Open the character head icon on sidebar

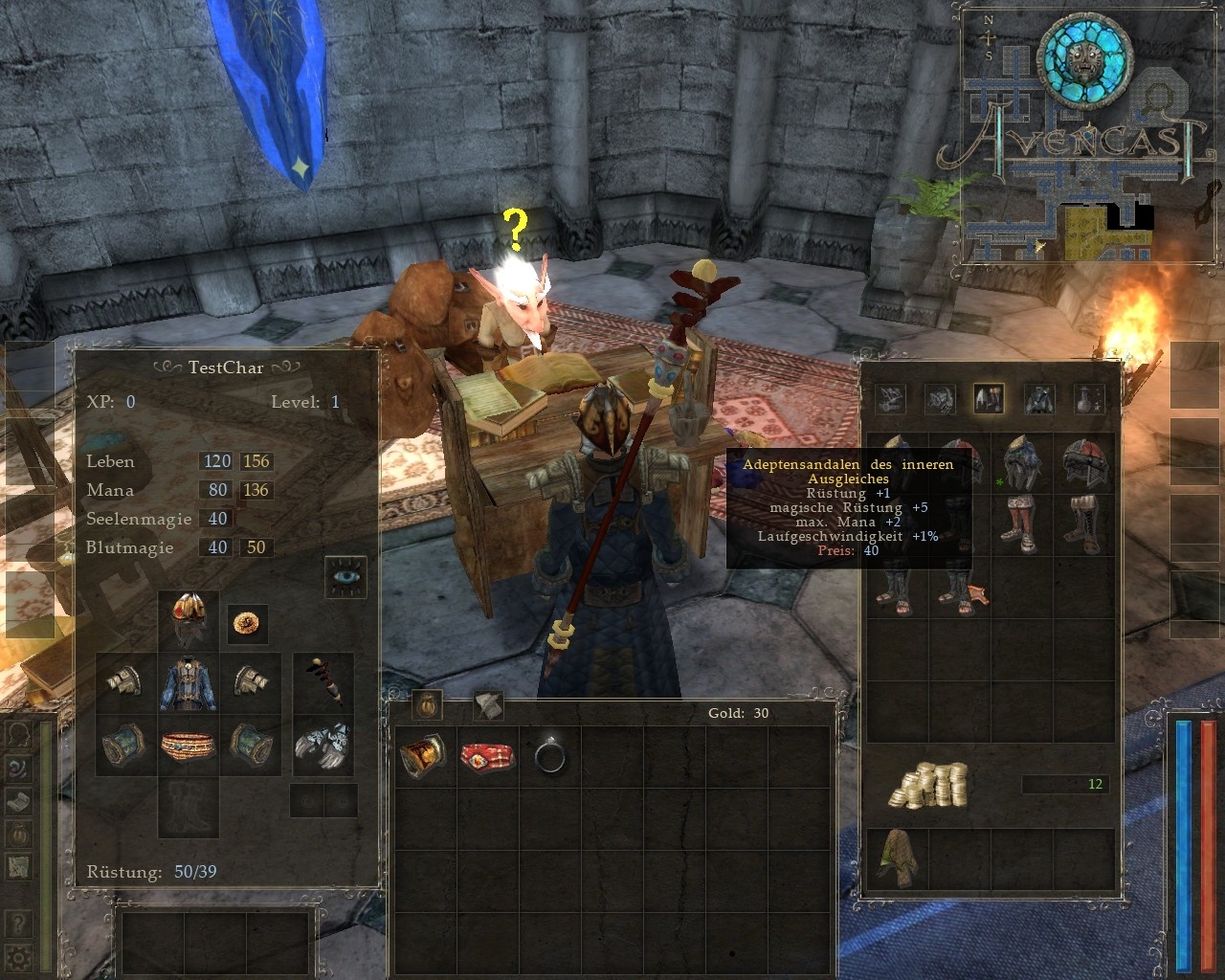[x=17, y=733]
